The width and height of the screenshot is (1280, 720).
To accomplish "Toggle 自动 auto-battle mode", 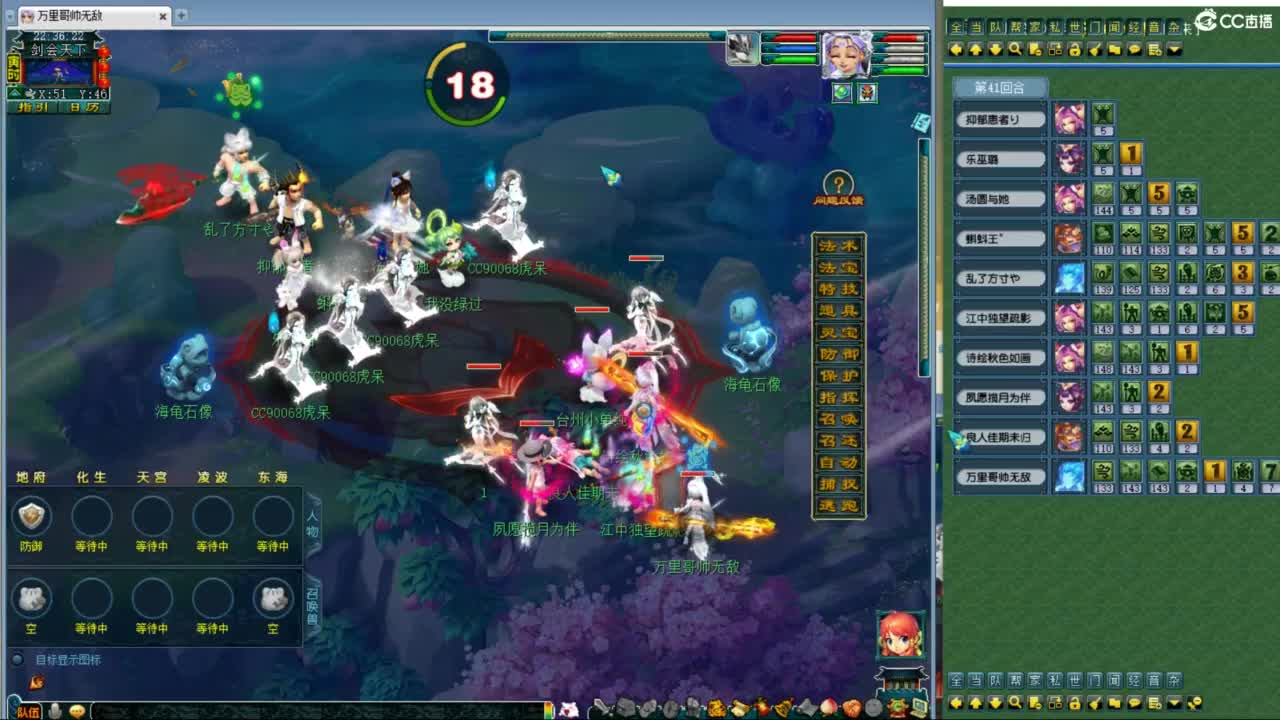I will (838, 462).
